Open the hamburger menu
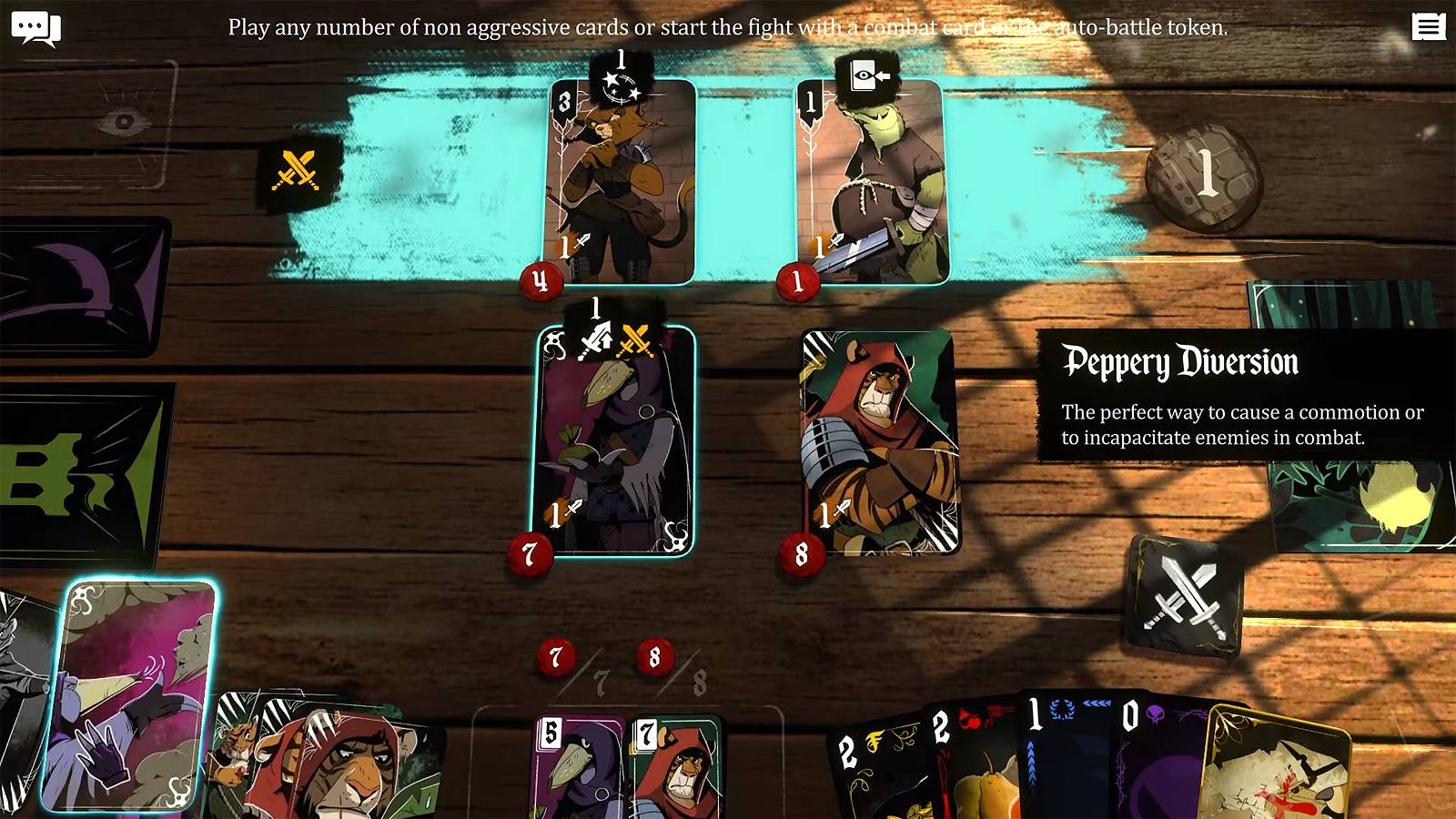 click(x=1428, y=27)
